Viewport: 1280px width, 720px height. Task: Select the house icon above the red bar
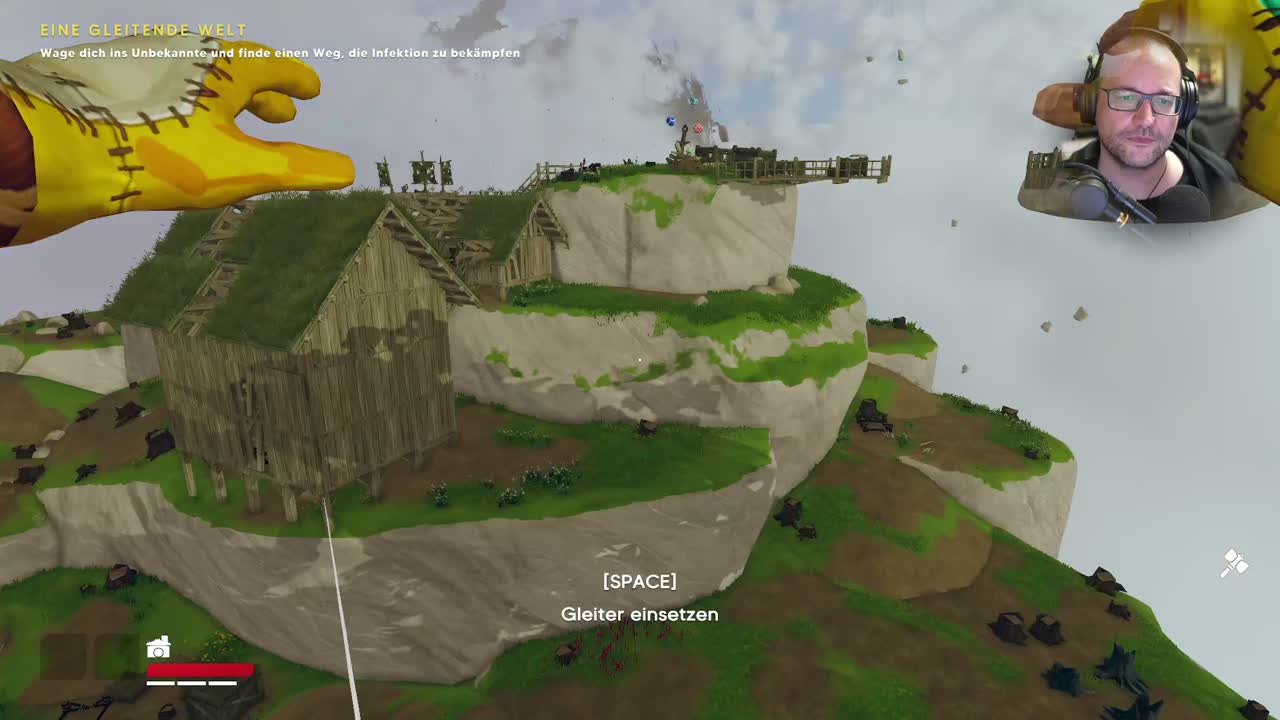click(158, 648)
